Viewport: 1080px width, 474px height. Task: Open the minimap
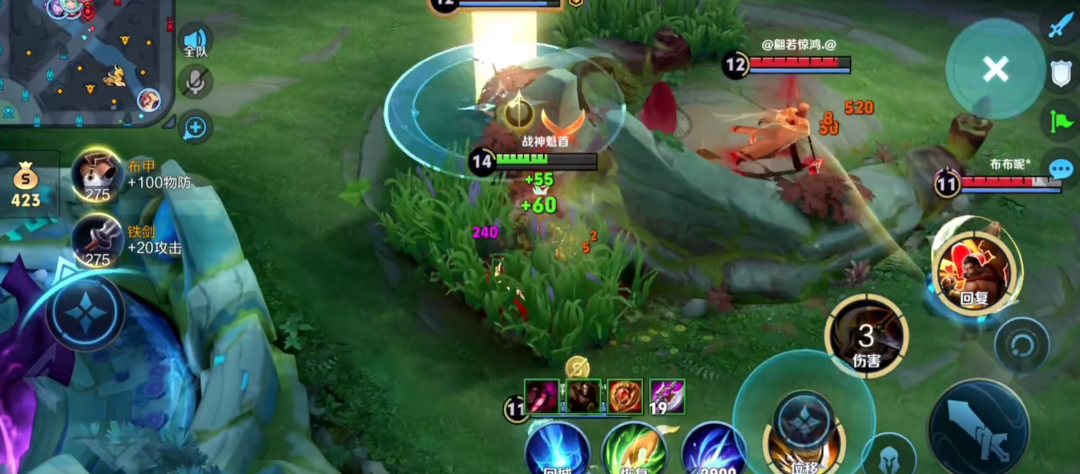tap(85, 60)
